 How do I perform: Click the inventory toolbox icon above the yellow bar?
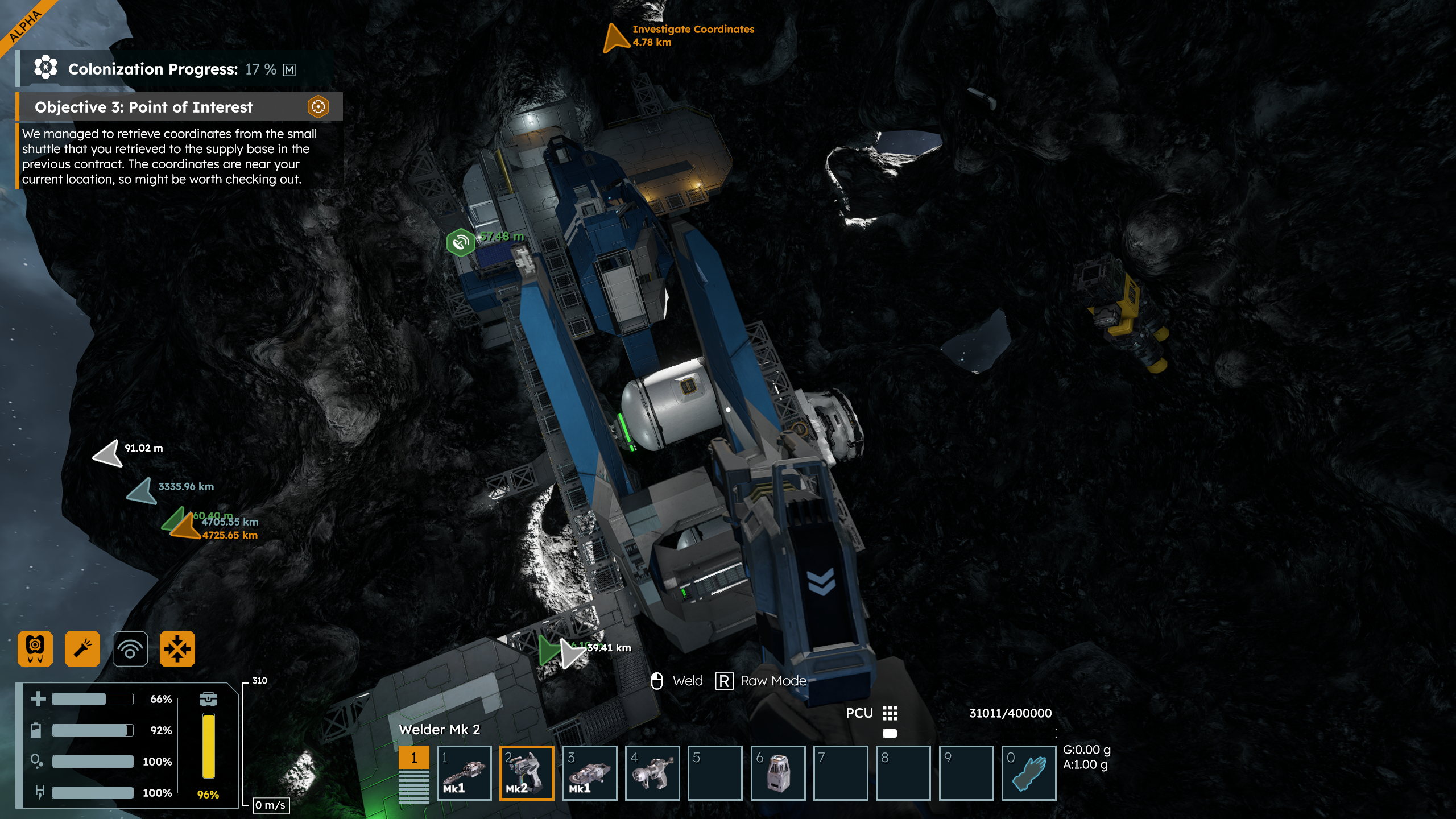pos(208,698)
